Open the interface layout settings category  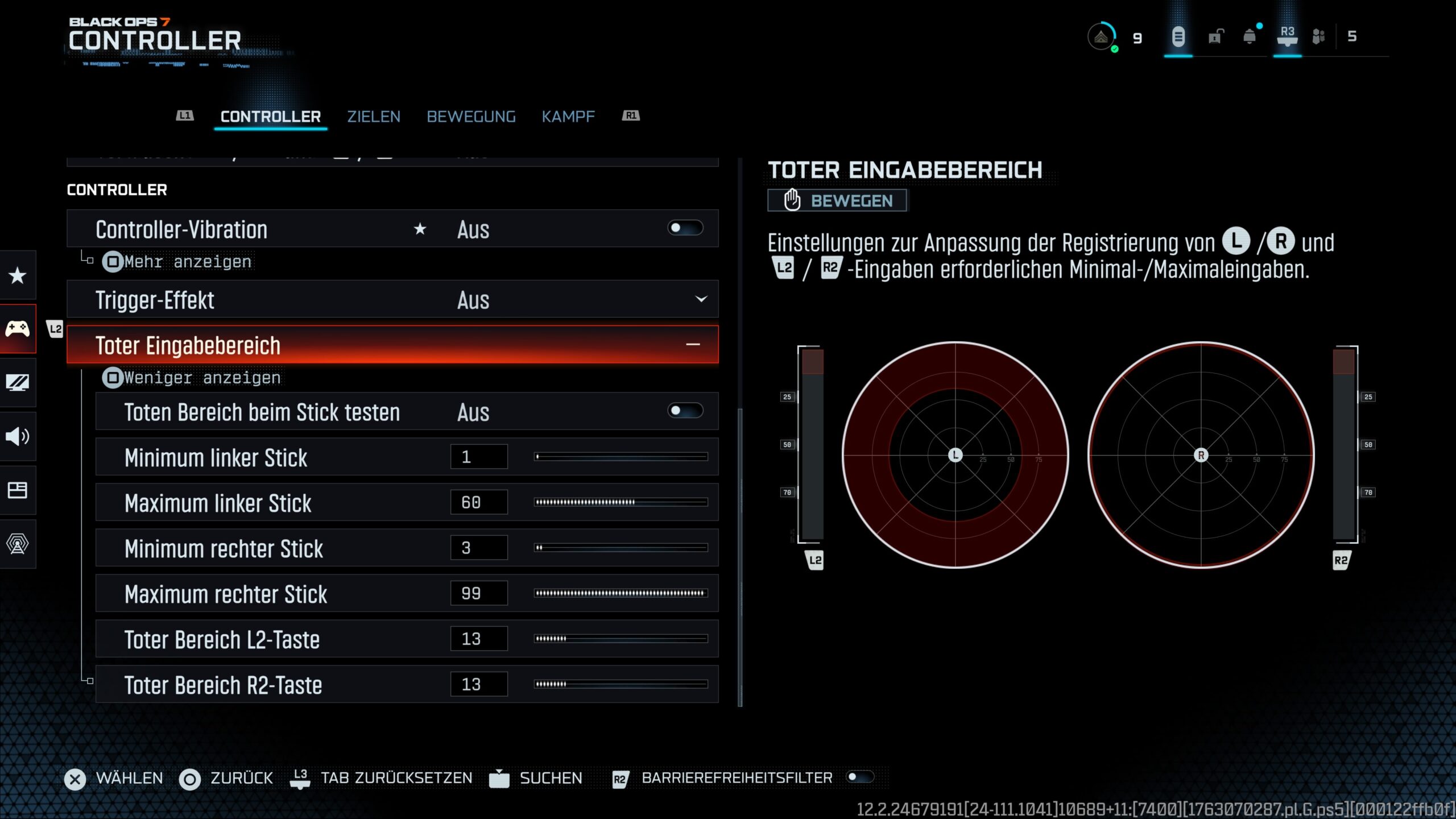[x=18, y=490]
